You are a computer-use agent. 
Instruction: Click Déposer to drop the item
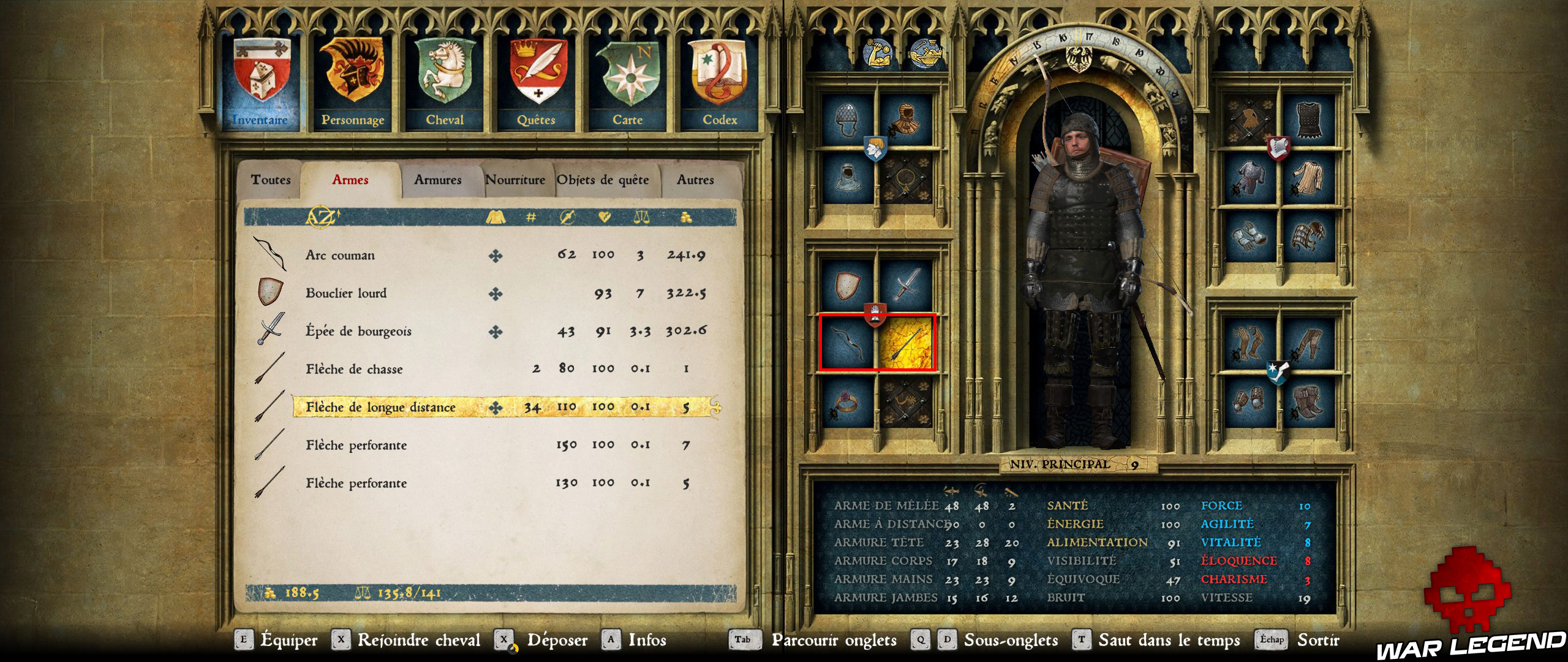pos(558,641)
